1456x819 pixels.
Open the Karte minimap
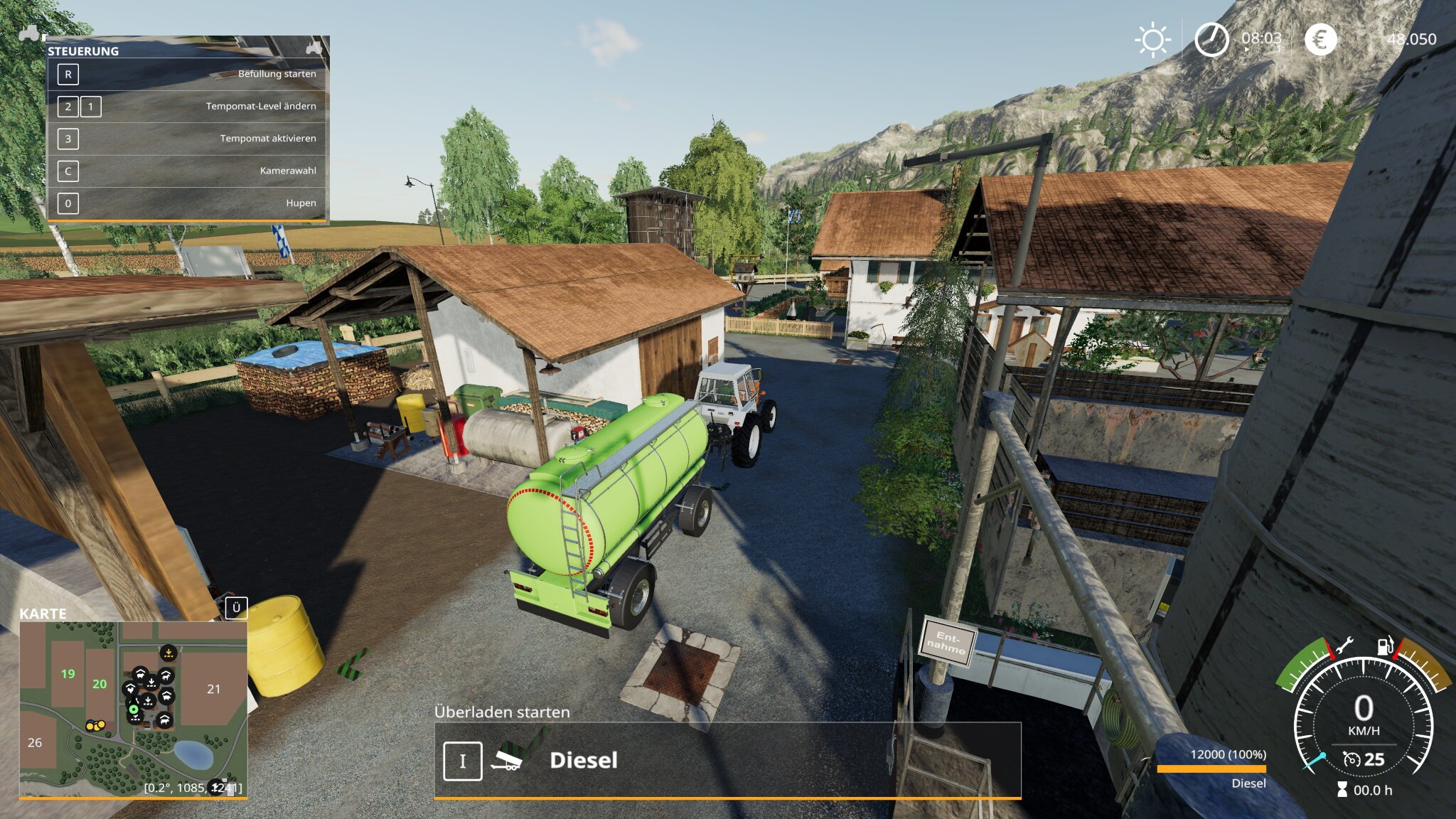click(x=133, y=709)
